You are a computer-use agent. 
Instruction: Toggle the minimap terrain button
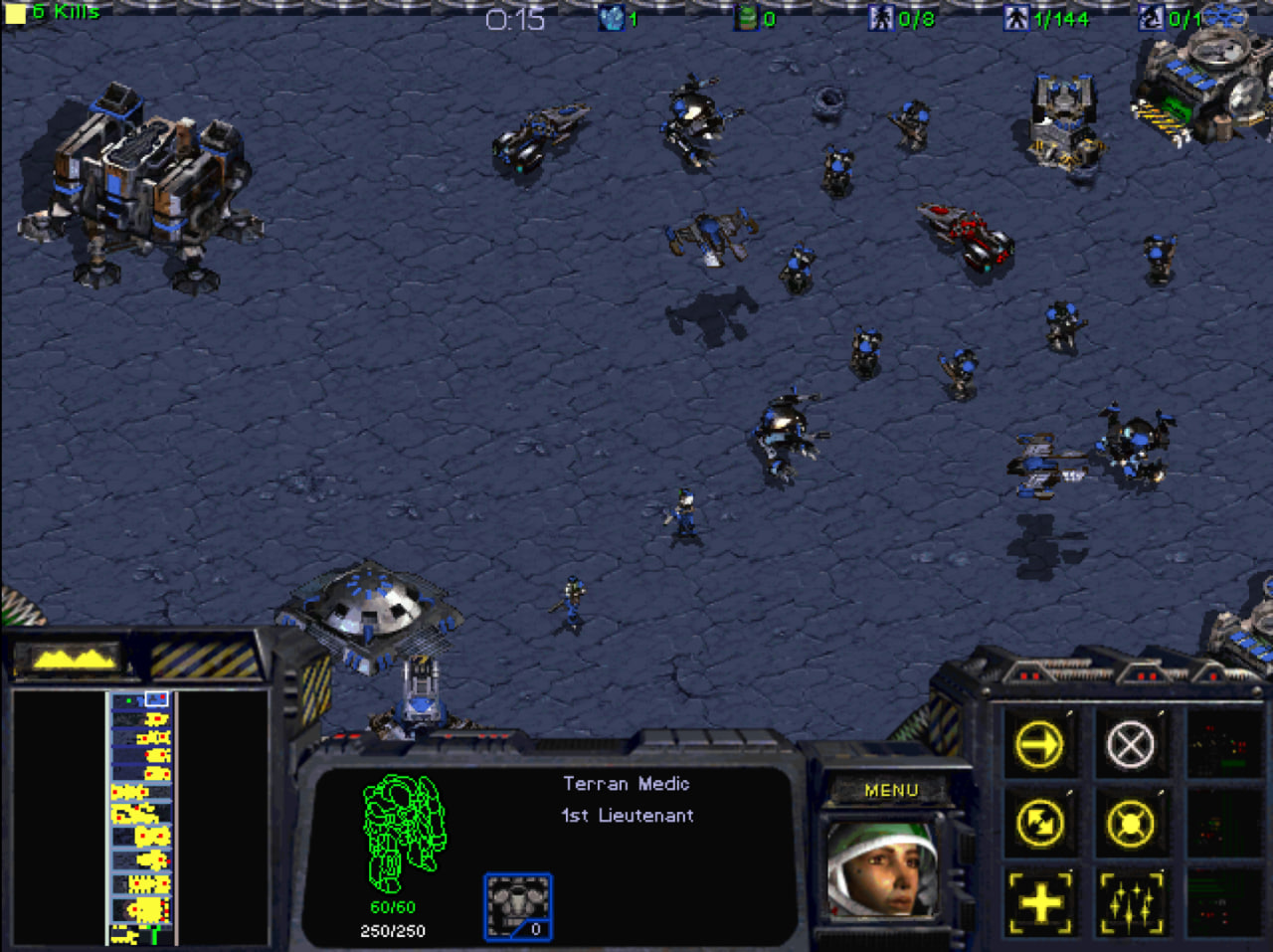(72, 658)
